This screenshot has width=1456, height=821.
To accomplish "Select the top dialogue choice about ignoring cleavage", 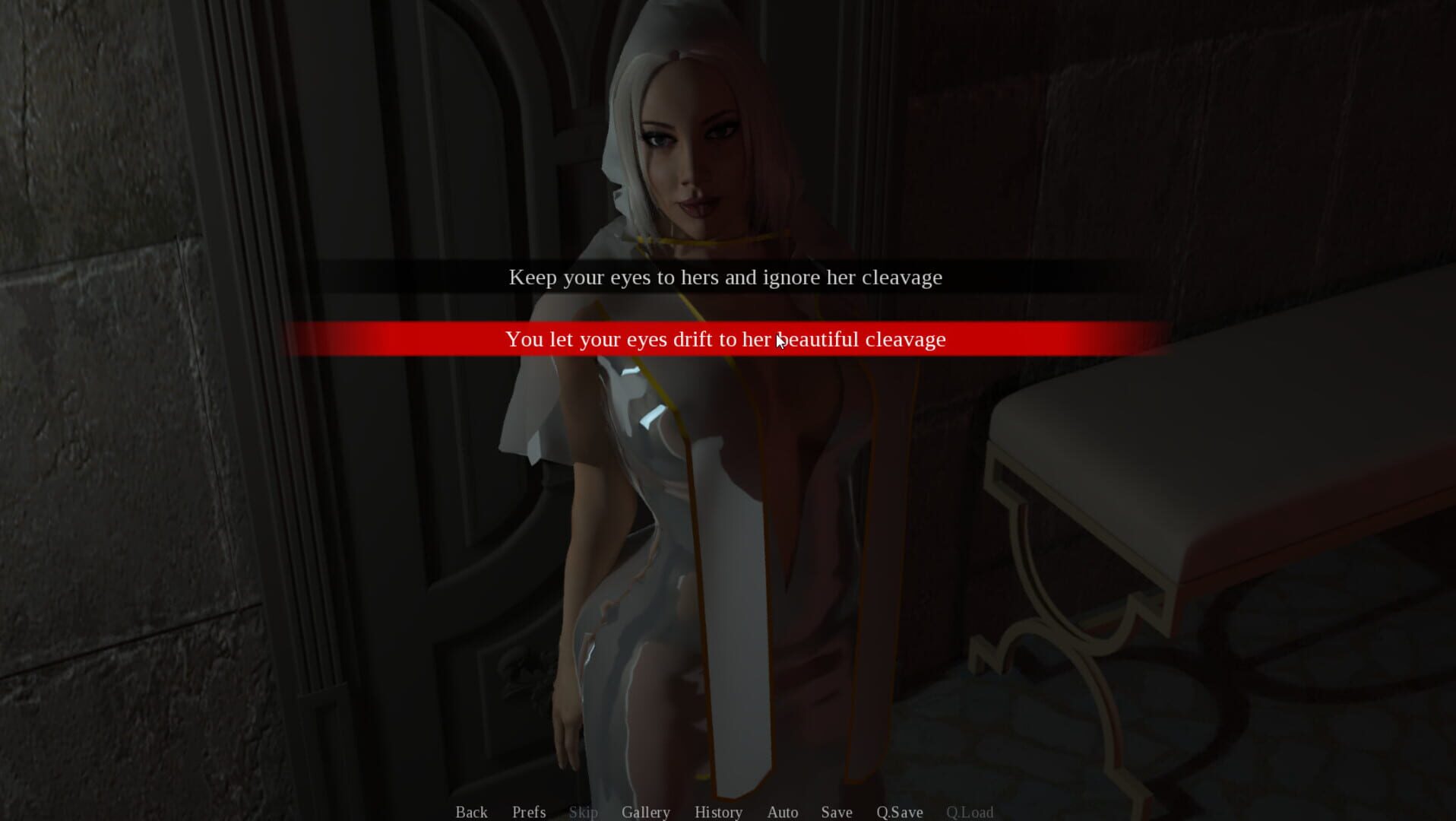I will pos(726,277).
